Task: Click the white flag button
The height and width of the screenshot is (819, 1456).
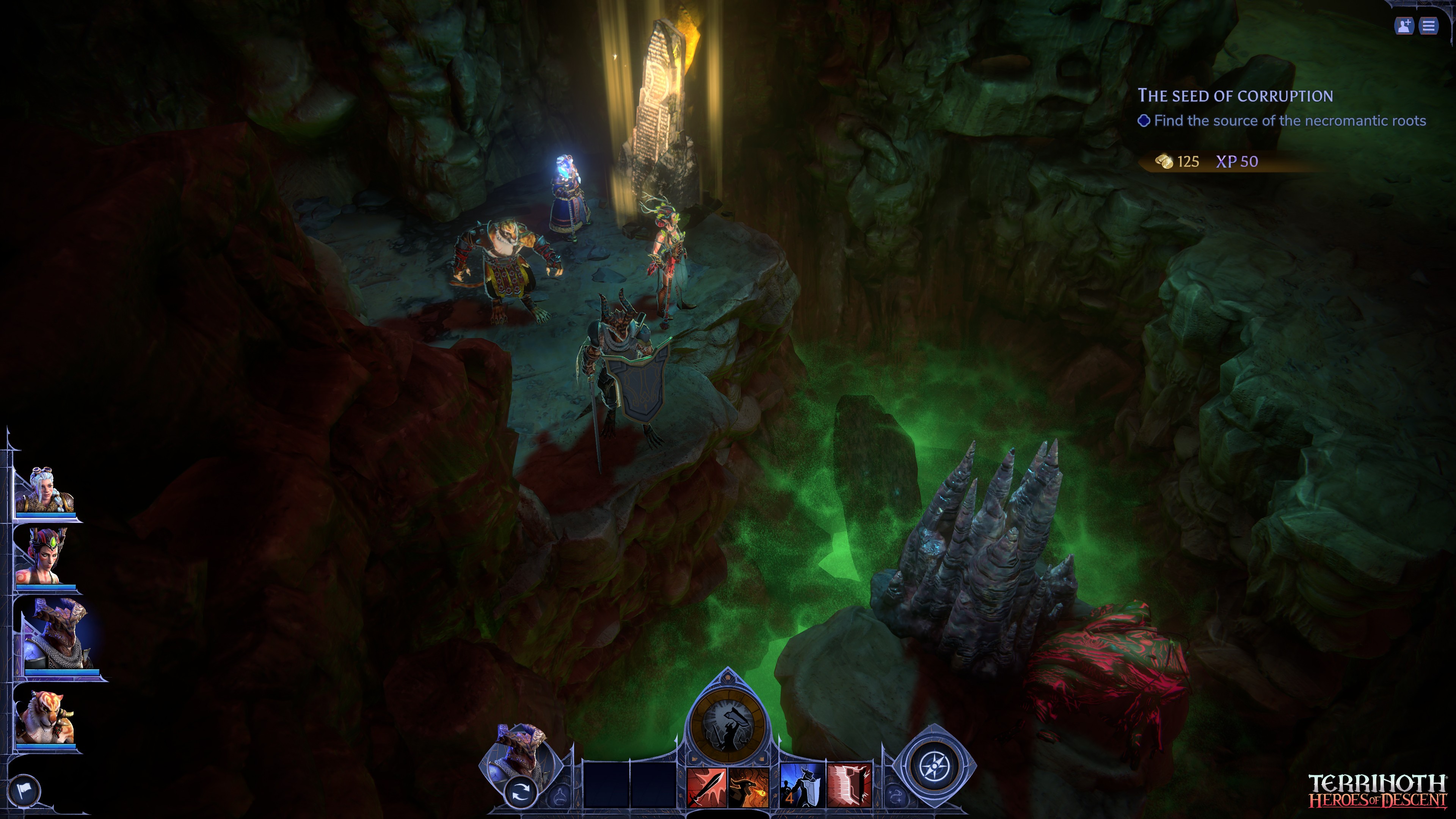Action: click(x=24, y=789)
